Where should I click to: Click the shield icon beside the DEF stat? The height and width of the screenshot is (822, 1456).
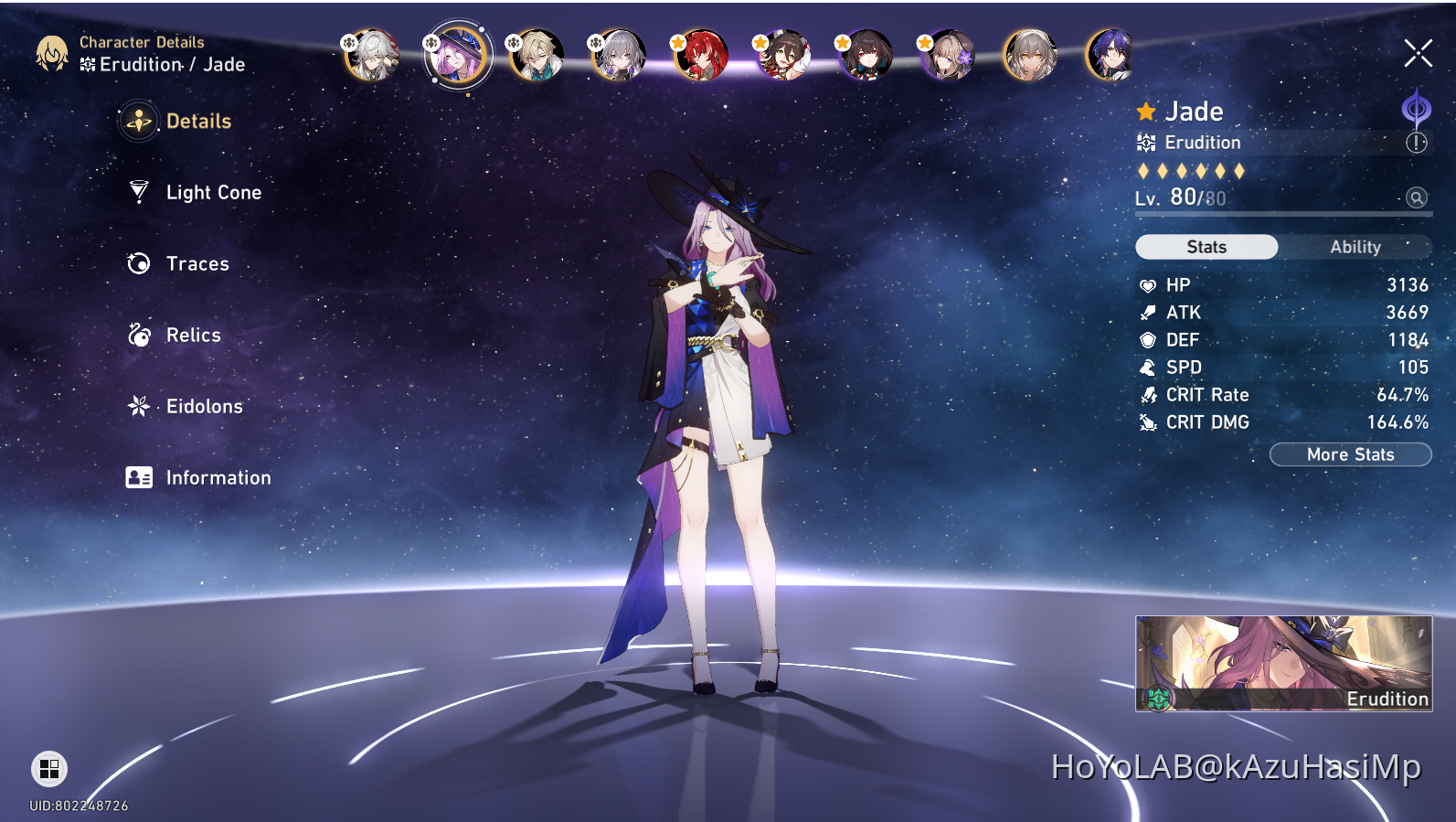pyautogui.click(x=1148, y=339)
